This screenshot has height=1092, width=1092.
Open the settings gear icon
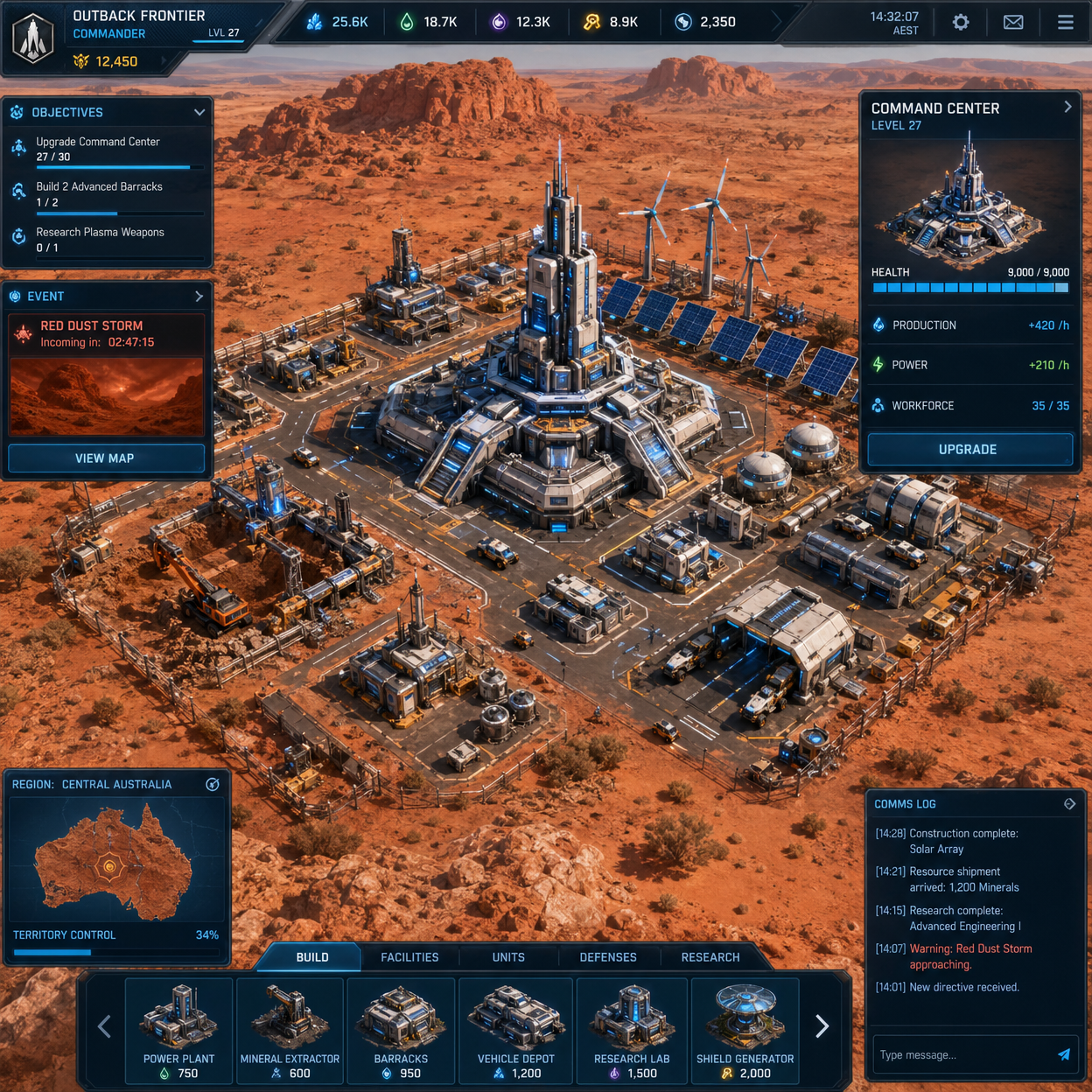click(961, 22)
